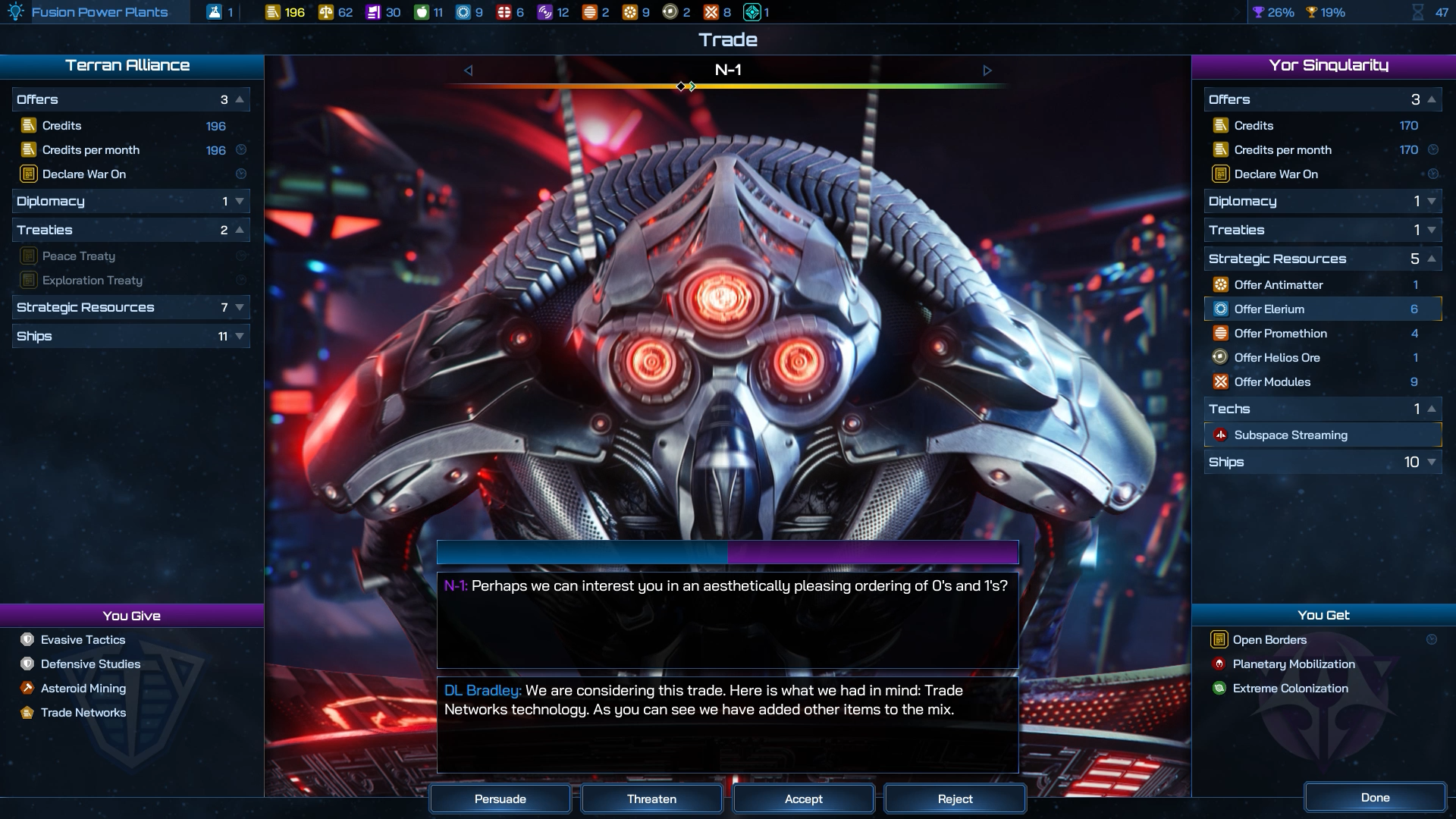Remove Trade Networks from You Give
Screen dimensions: 1456x819
tap(83, 713)
